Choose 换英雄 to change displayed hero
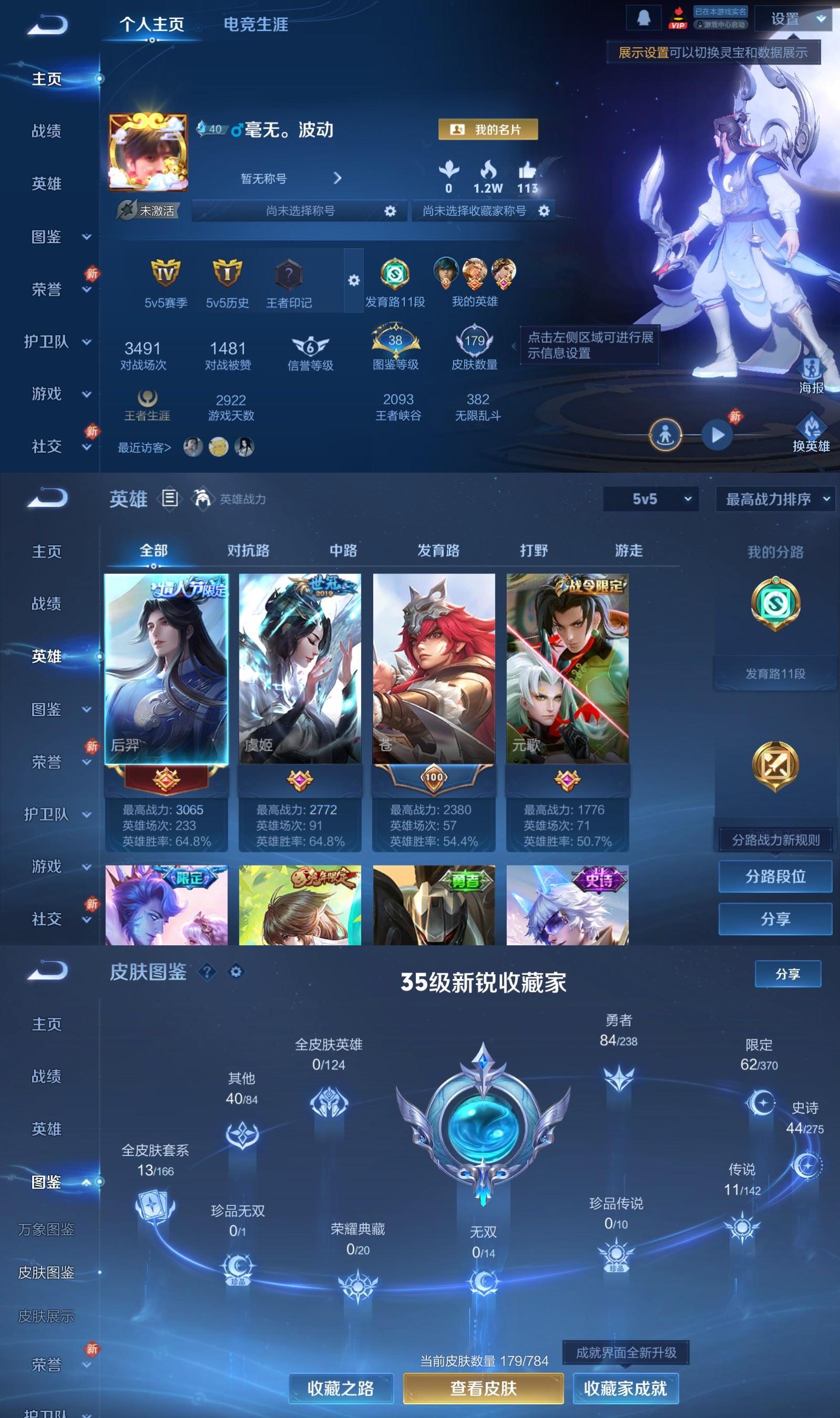 pos(811,434)
